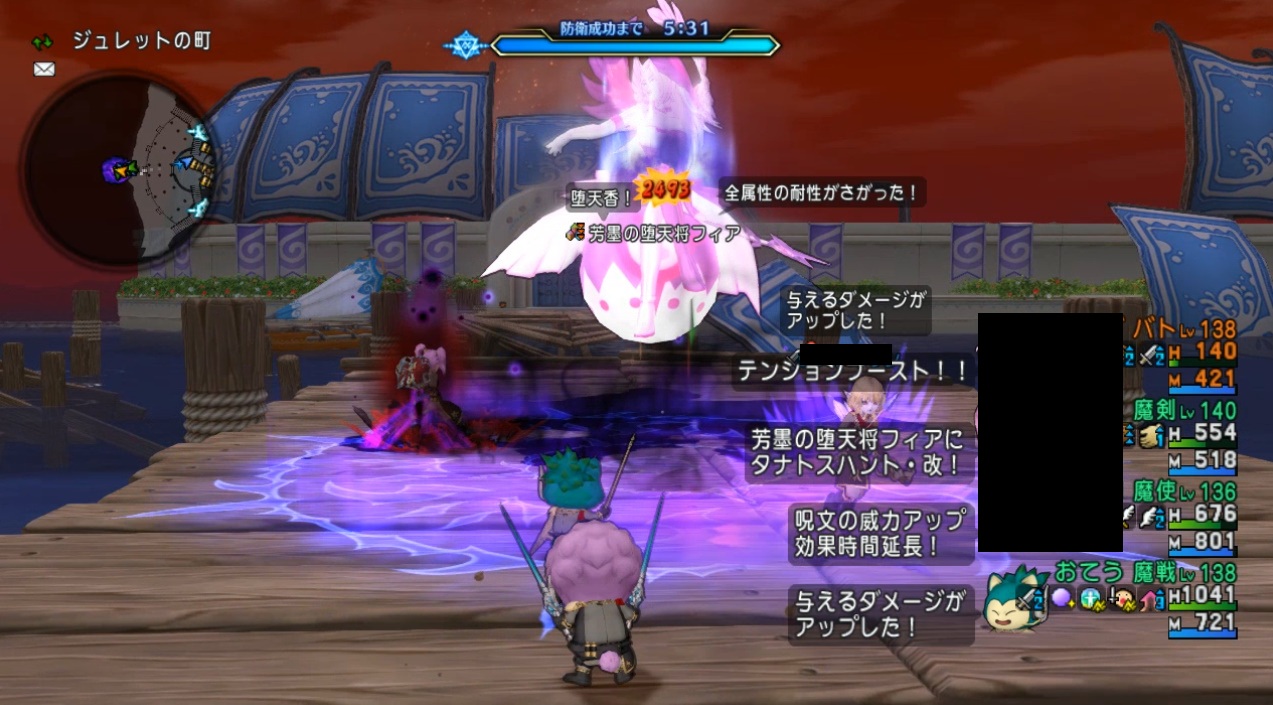Click the envelope mail icon
This screenshot has height=705, width=1273.
[44, 69]
